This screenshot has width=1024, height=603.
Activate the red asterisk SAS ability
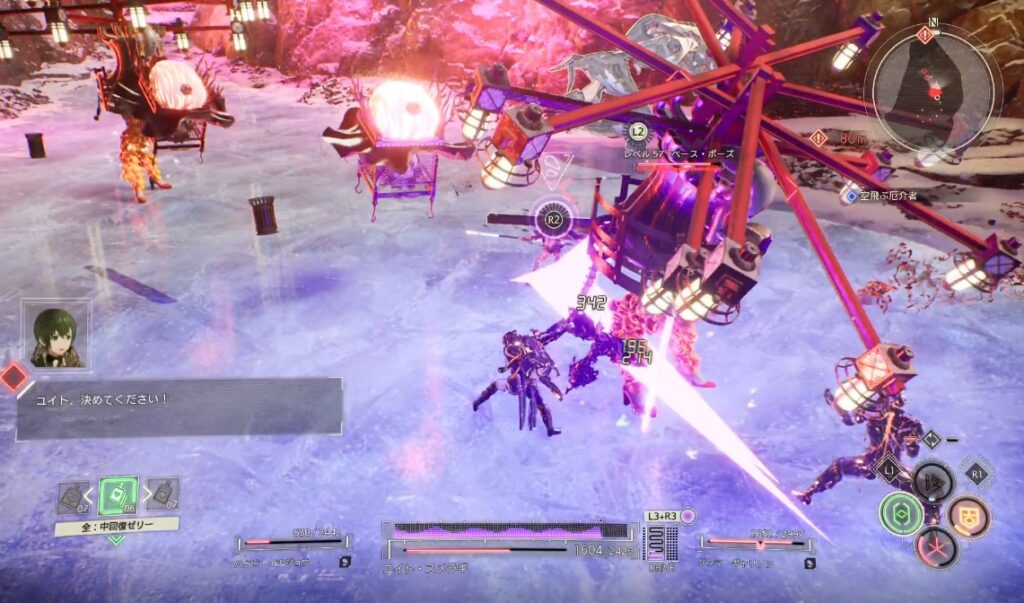(936, 547)
